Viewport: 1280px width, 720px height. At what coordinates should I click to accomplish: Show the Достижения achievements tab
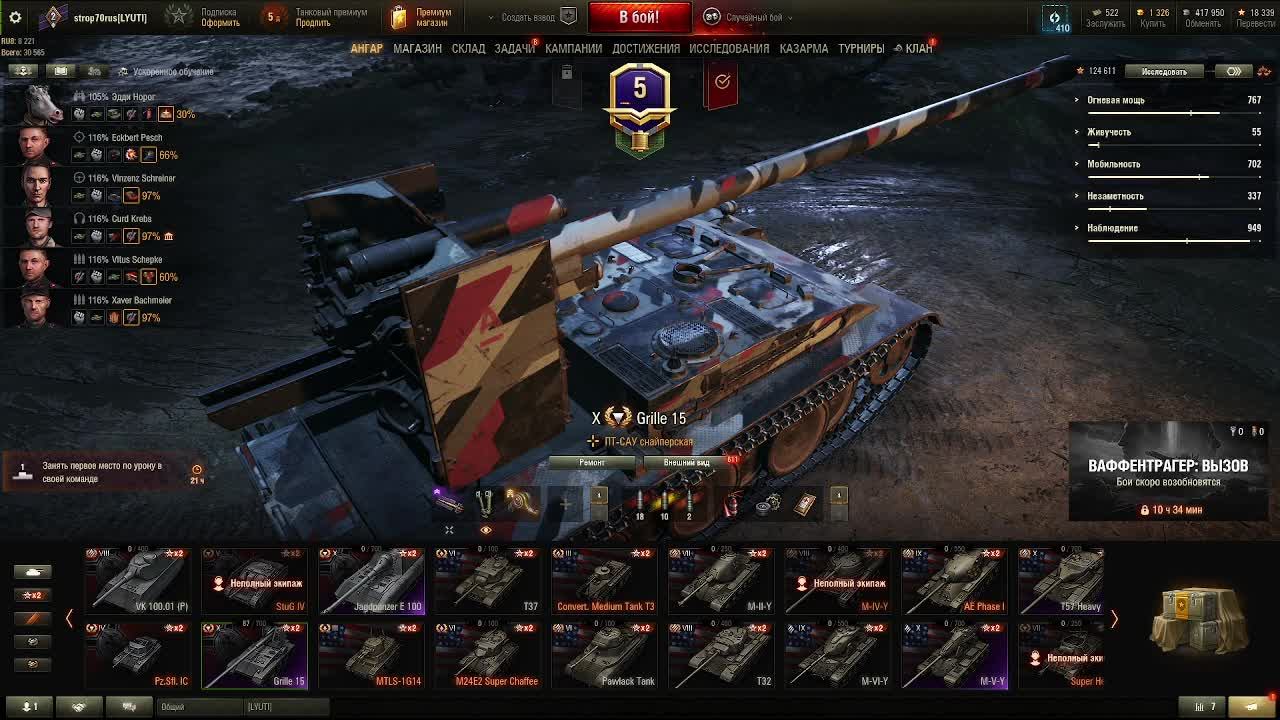(646, 48)
